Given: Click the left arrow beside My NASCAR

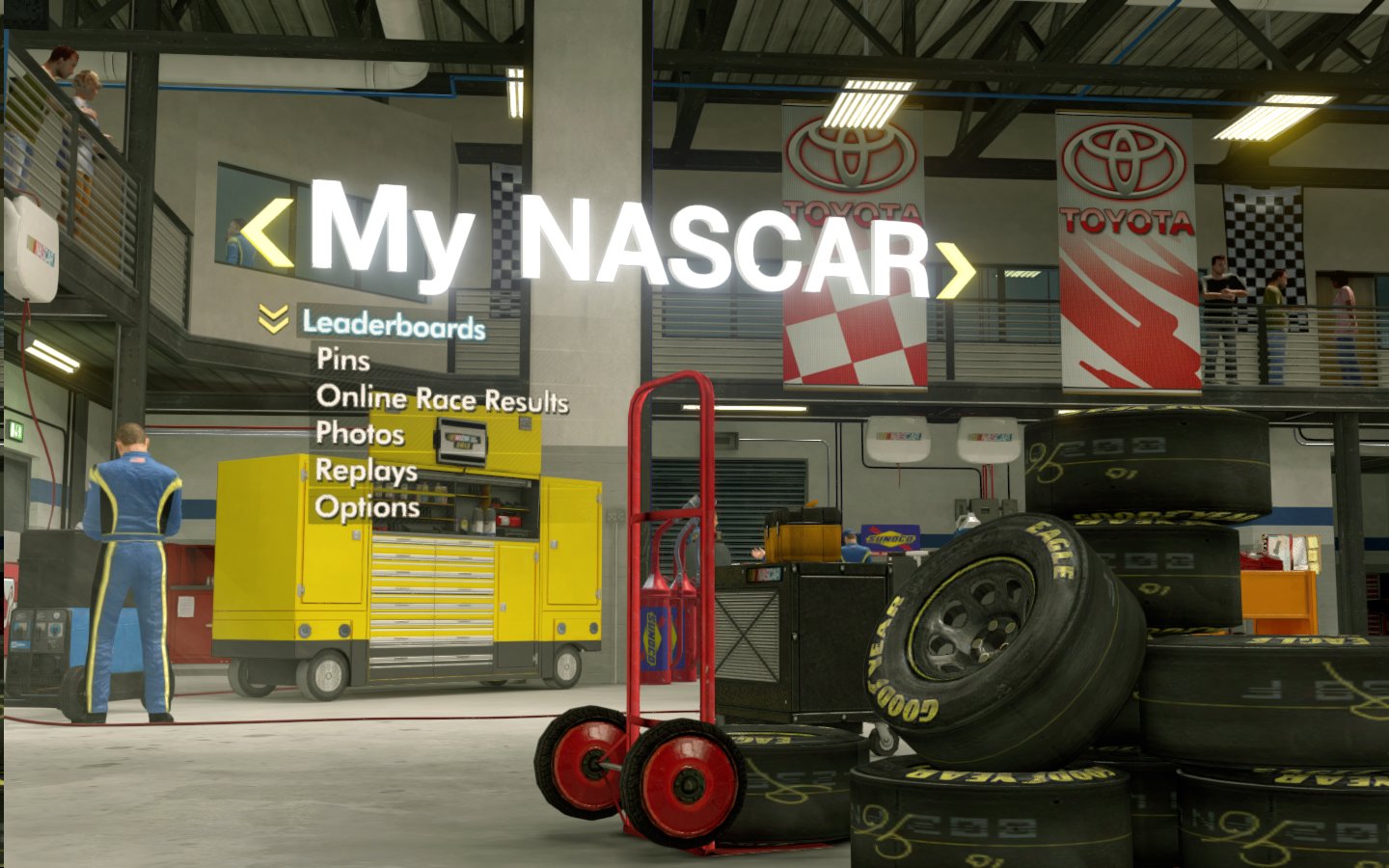Looking at the screenshot, I should (x=266, y=235).
